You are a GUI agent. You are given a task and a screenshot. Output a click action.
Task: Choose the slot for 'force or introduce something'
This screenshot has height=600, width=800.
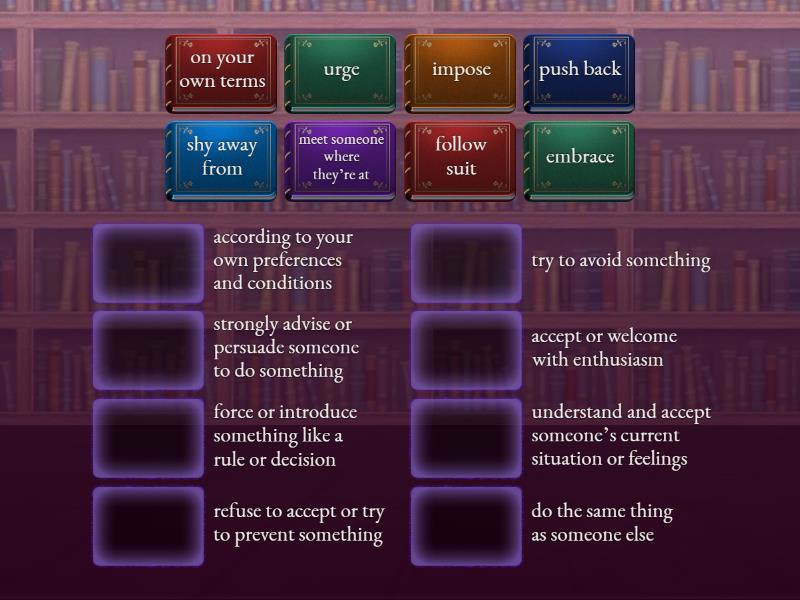(148, 438)
